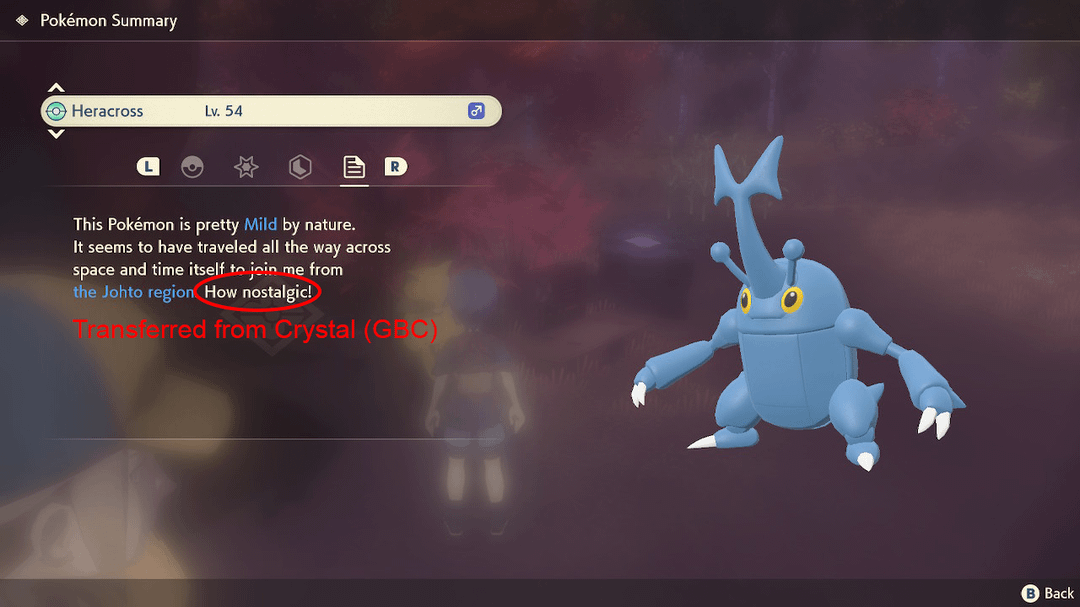The width and height of the screenshot is (1080, 607).
Task: Switch to the Poké Ball summary tab
Action: pyautogui.click(x=192, y=167)
